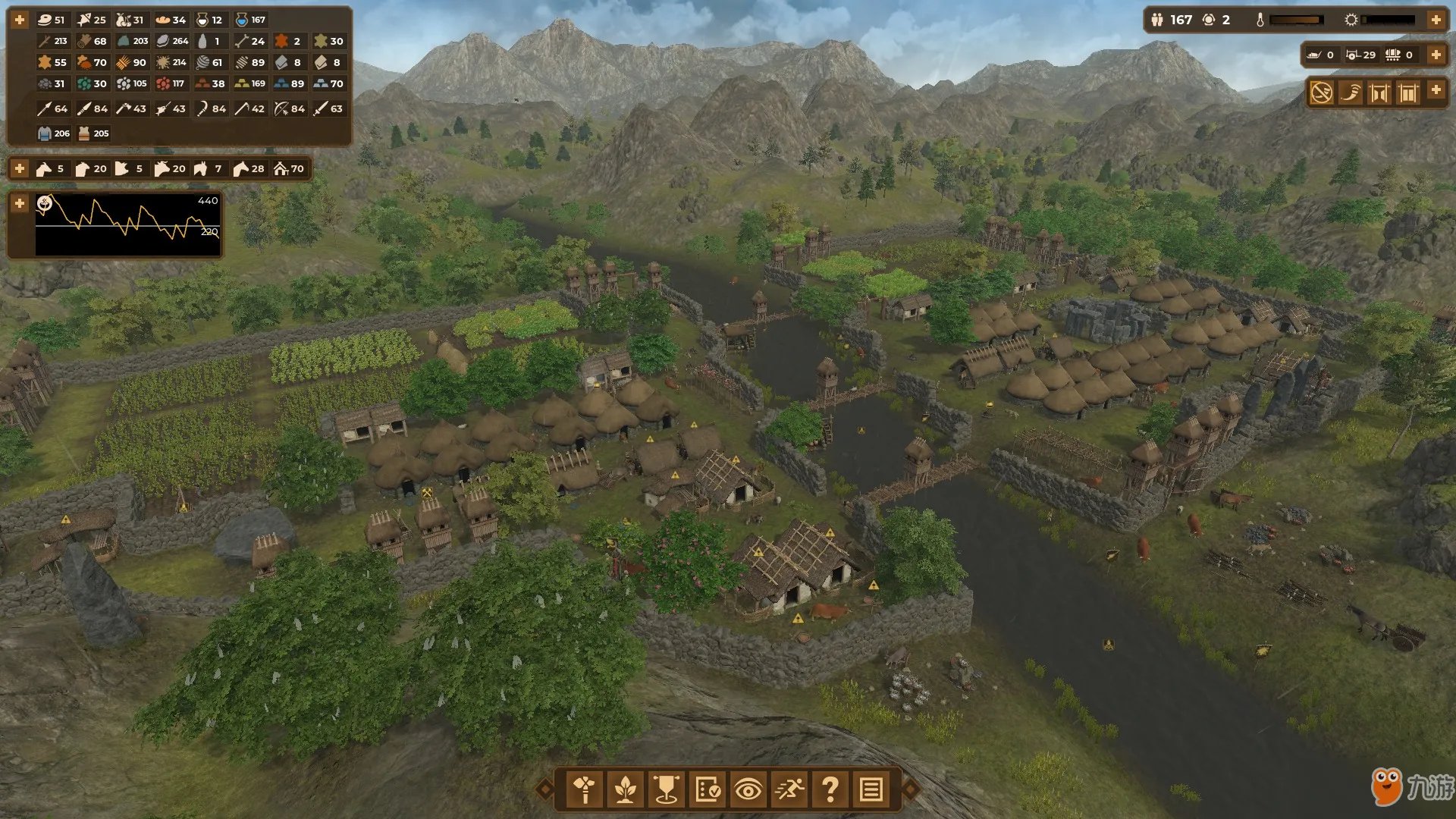The width and height of the screenshot is (1456, 819).
Task: Open the plant sprout farming menu
Action: (626, 790)
